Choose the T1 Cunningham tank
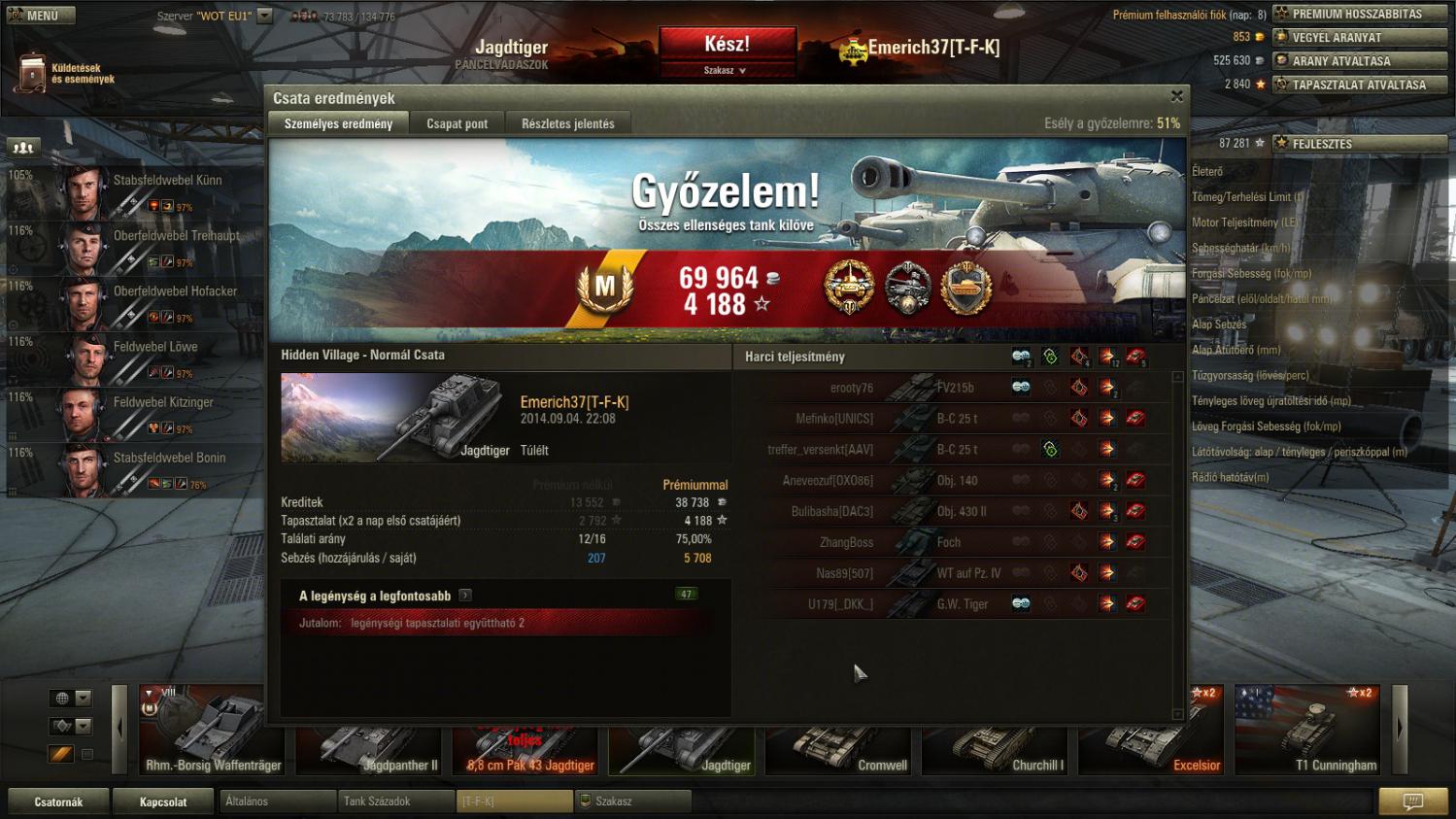Image resolution: width=1456 pixels, height=819 pixels. (x=1307, y=730)
